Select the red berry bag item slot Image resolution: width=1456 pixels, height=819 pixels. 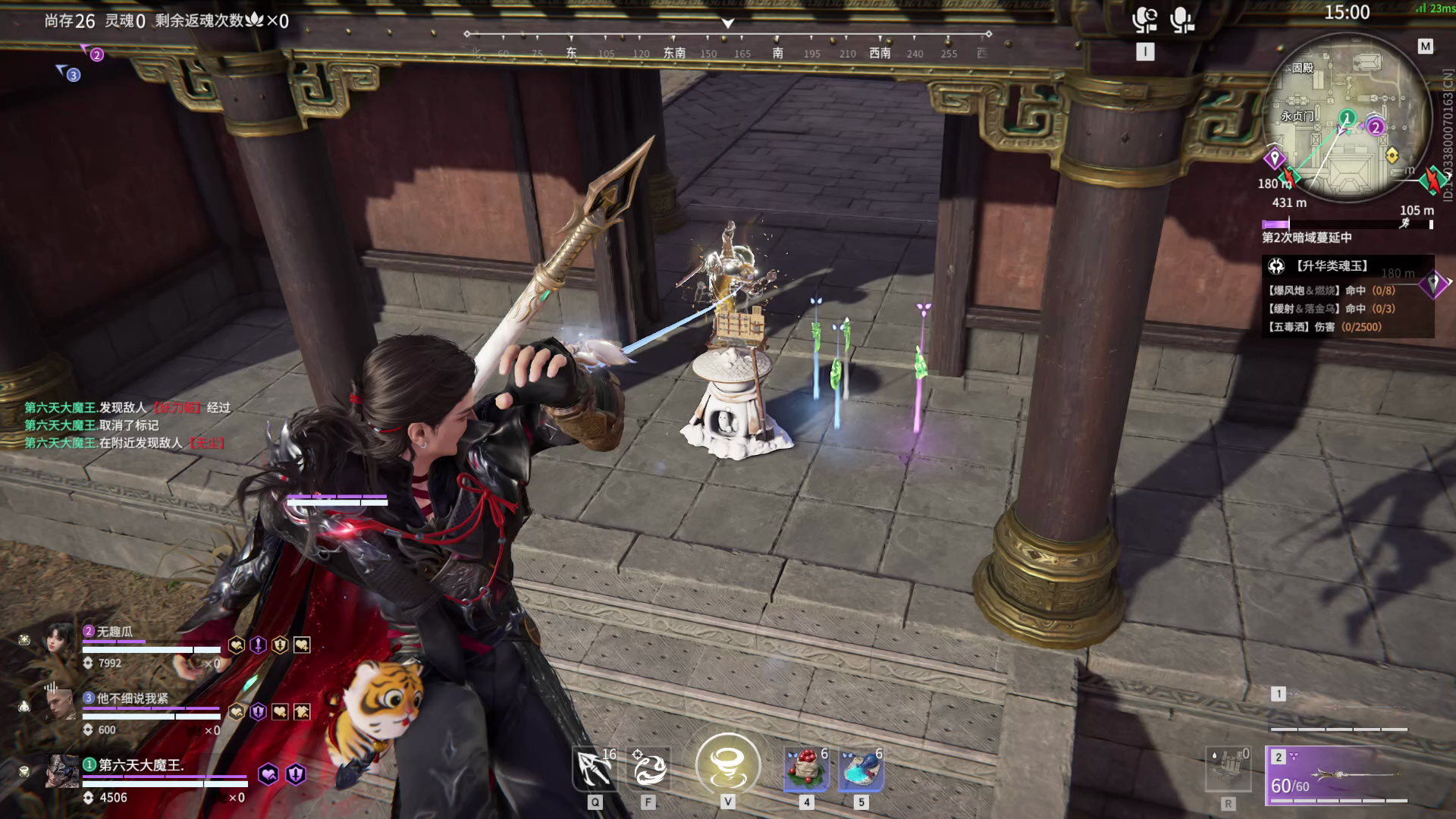pyautogui.click(x=806, y=768)
